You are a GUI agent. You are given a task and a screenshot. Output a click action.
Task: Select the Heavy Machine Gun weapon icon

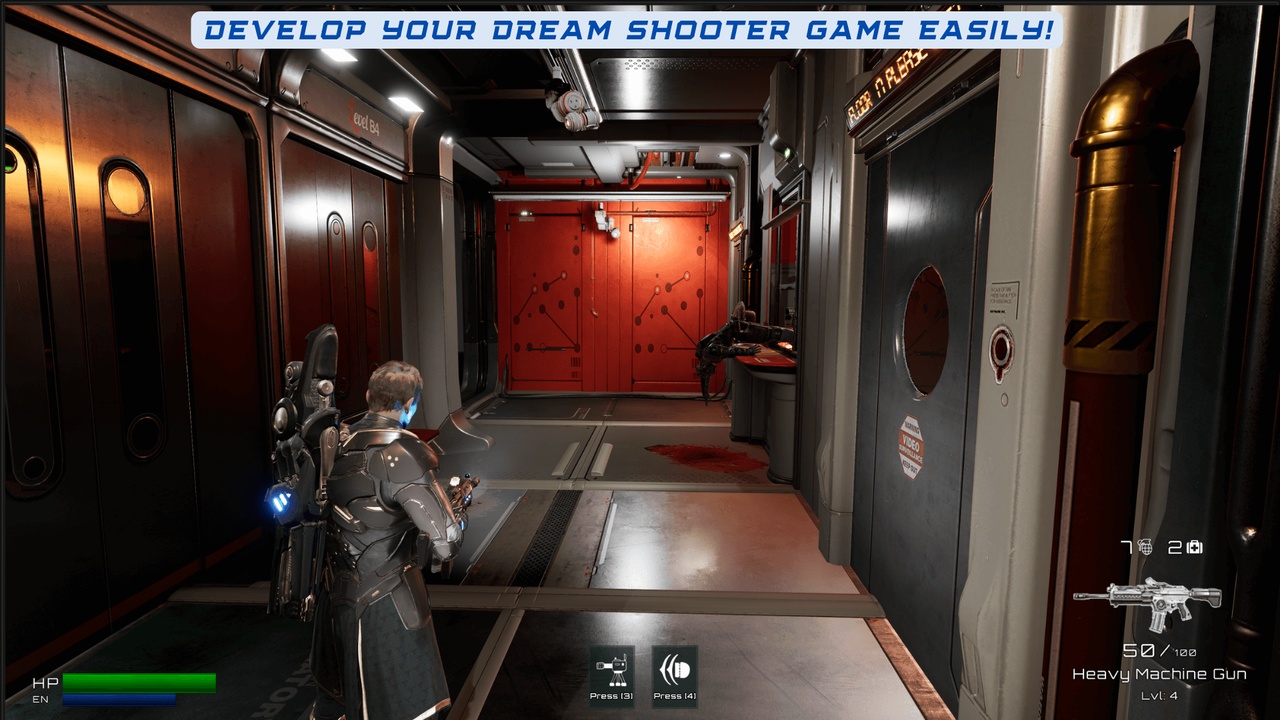1147,602
